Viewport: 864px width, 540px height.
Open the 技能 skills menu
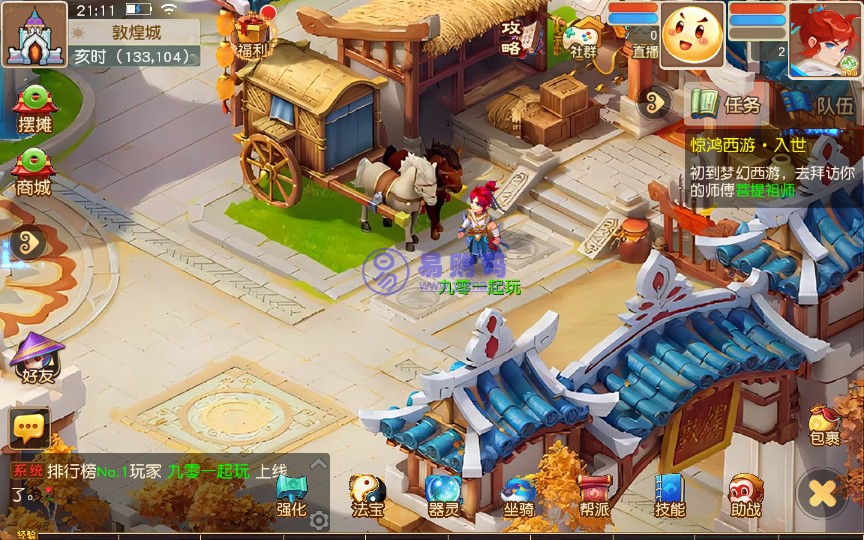point(669,495)
